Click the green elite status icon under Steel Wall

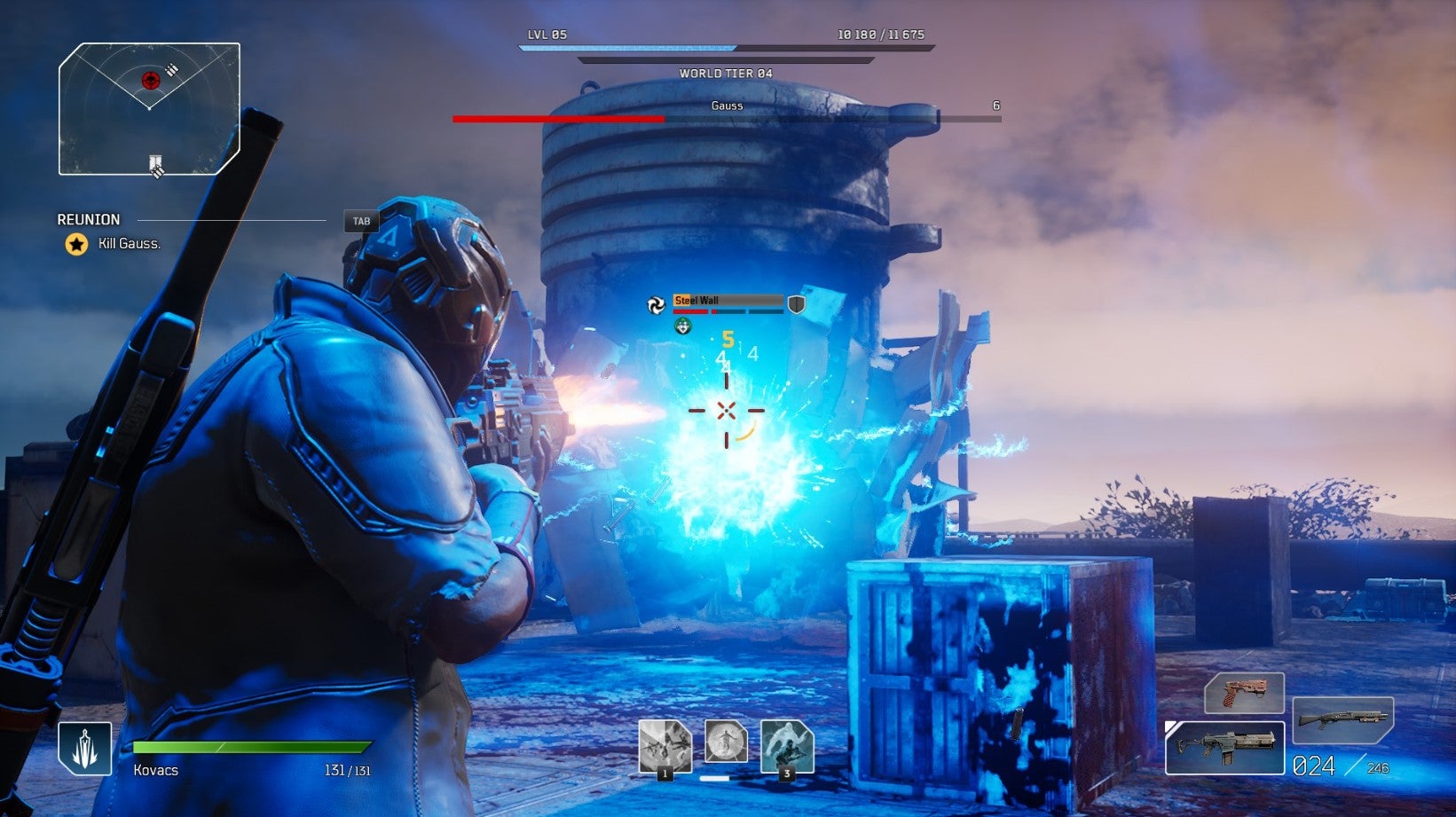click(x=681, y=326)
